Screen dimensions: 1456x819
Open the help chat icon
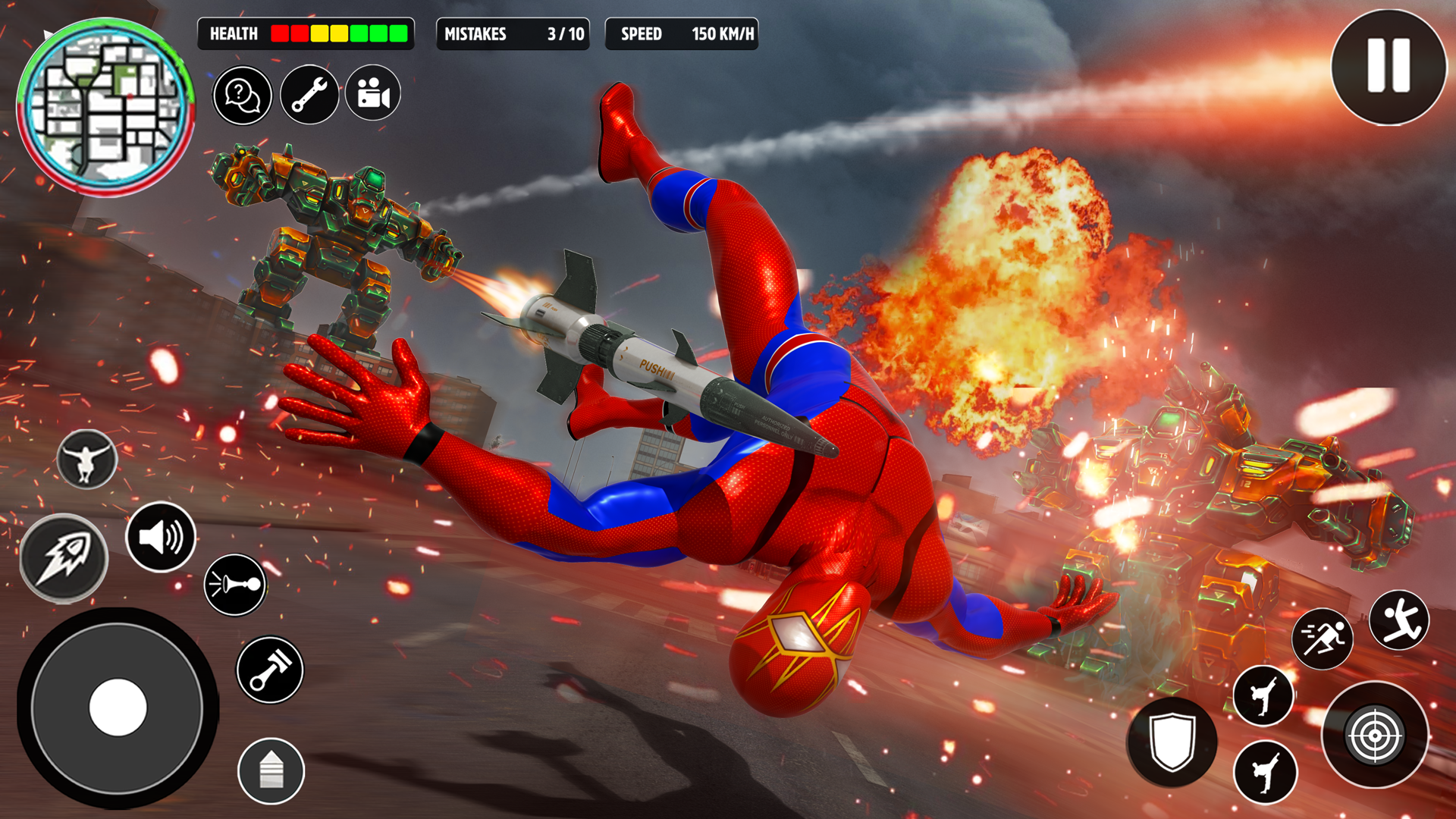[241, 93]
